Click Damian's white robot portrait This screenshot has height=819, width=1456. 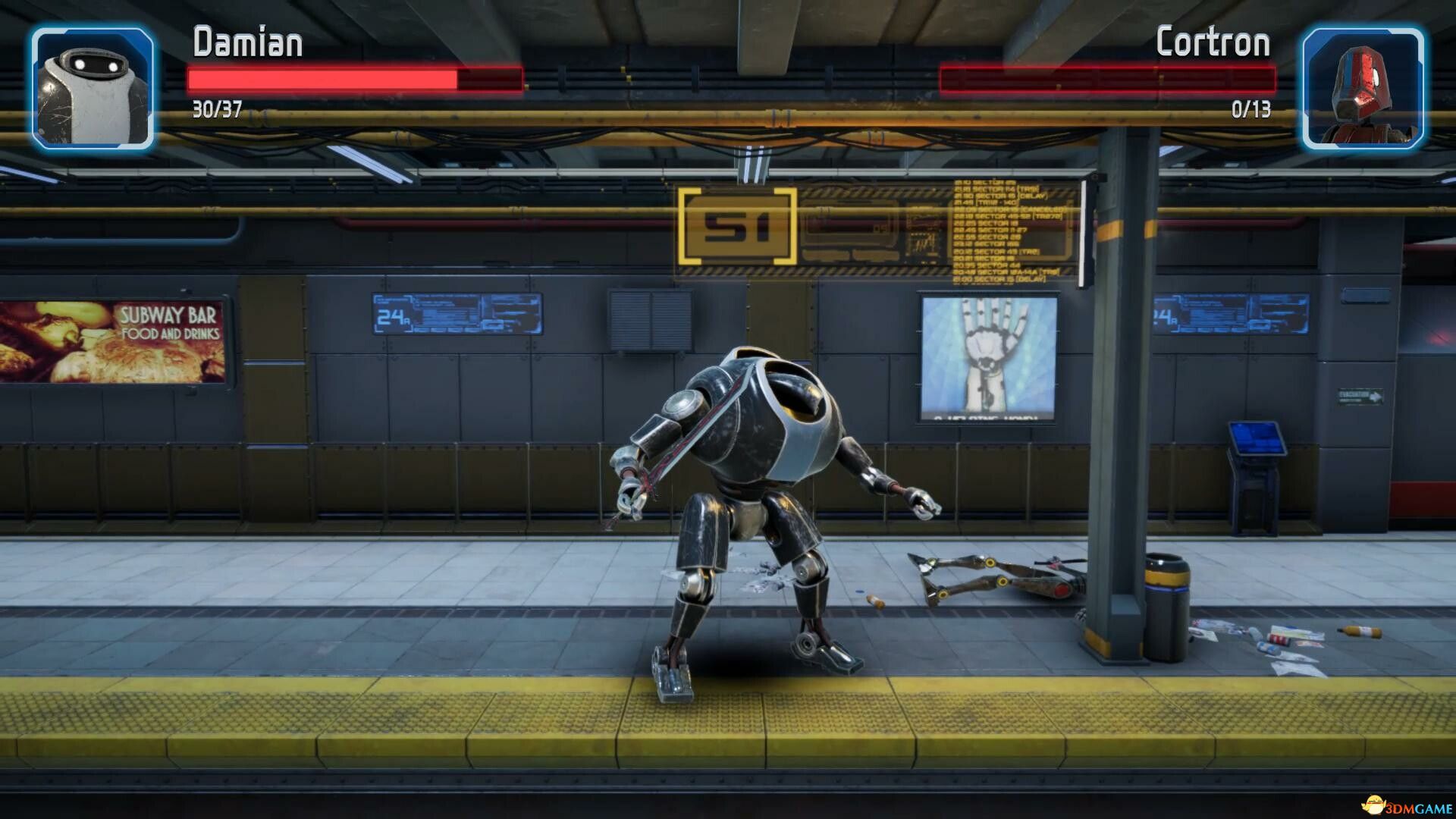point(93,88)
